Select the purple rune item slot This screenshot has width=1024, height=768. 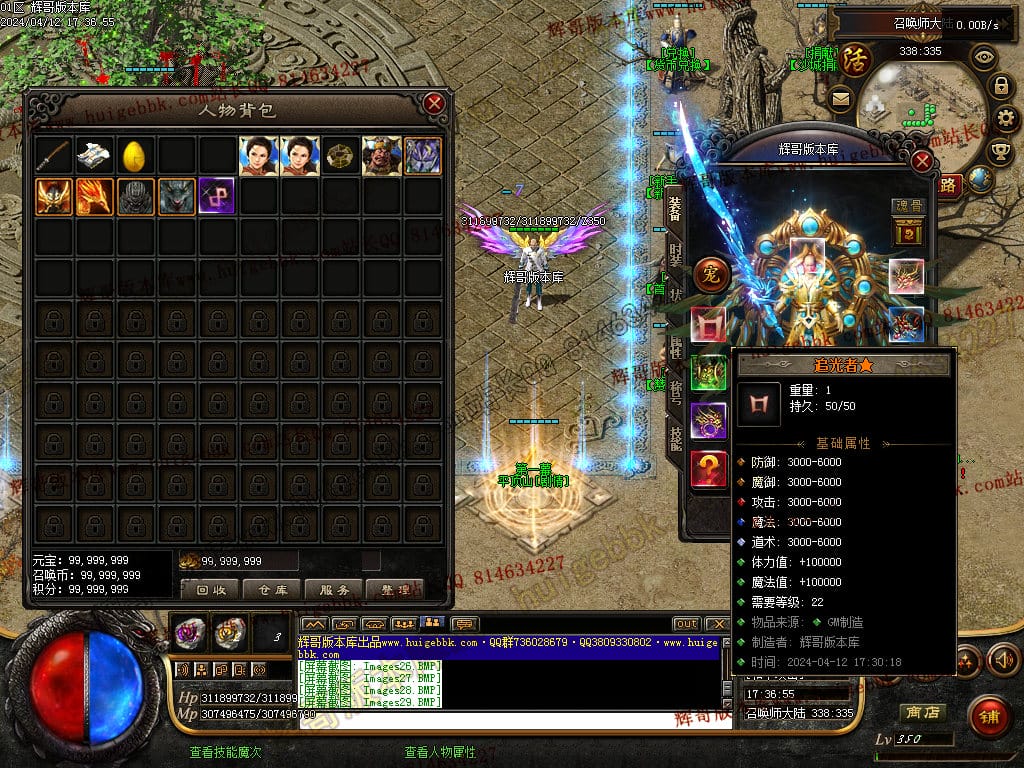(x=217, y=197)
